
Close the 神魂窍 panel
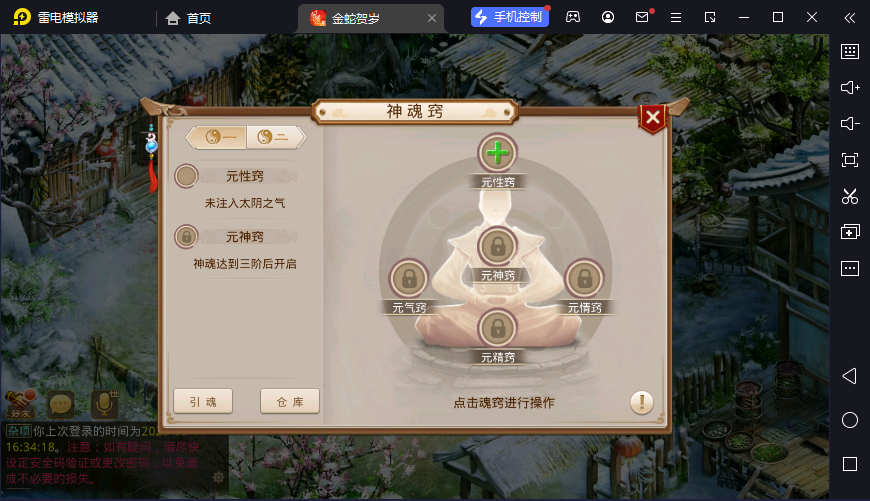(x=652, y=119)
